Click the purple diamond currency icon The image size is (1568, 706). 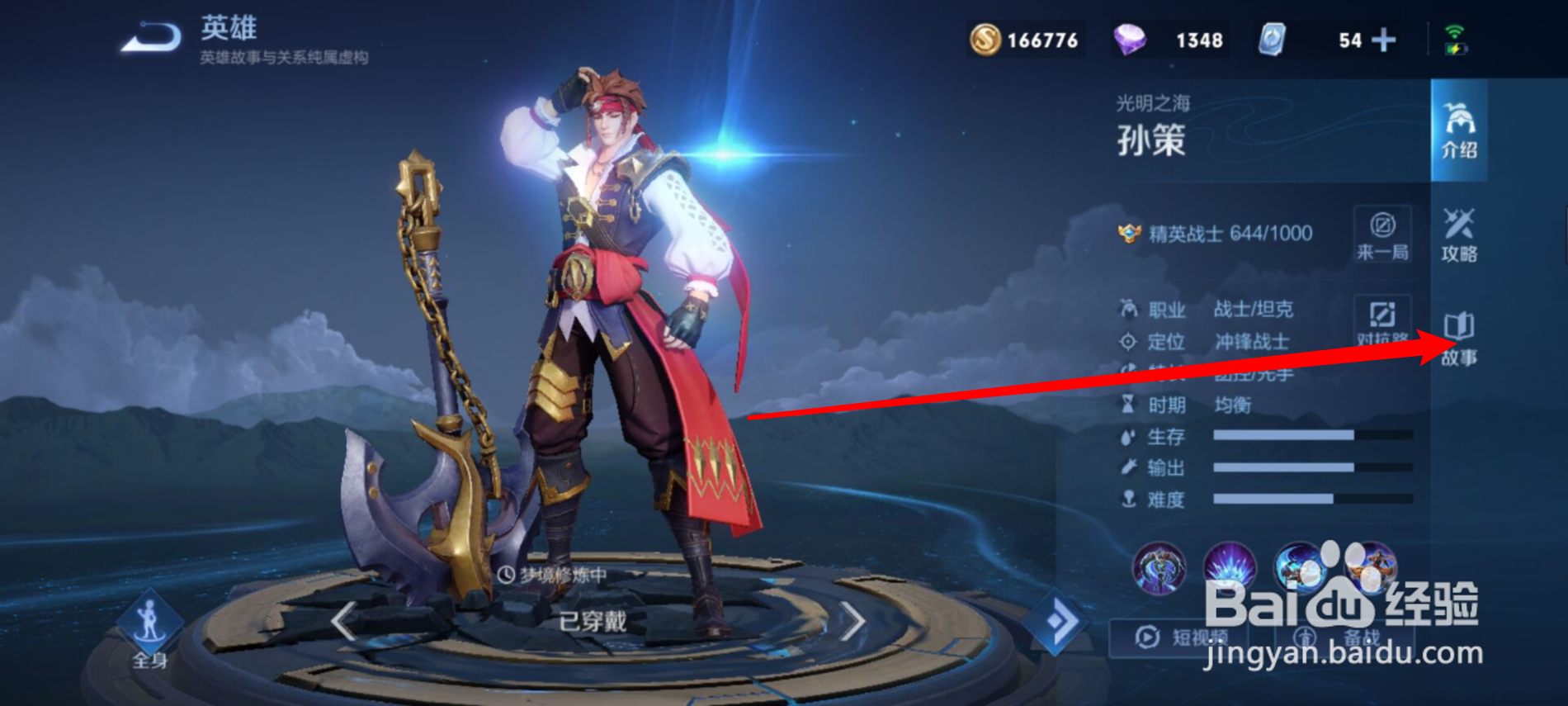[1131, 38]
